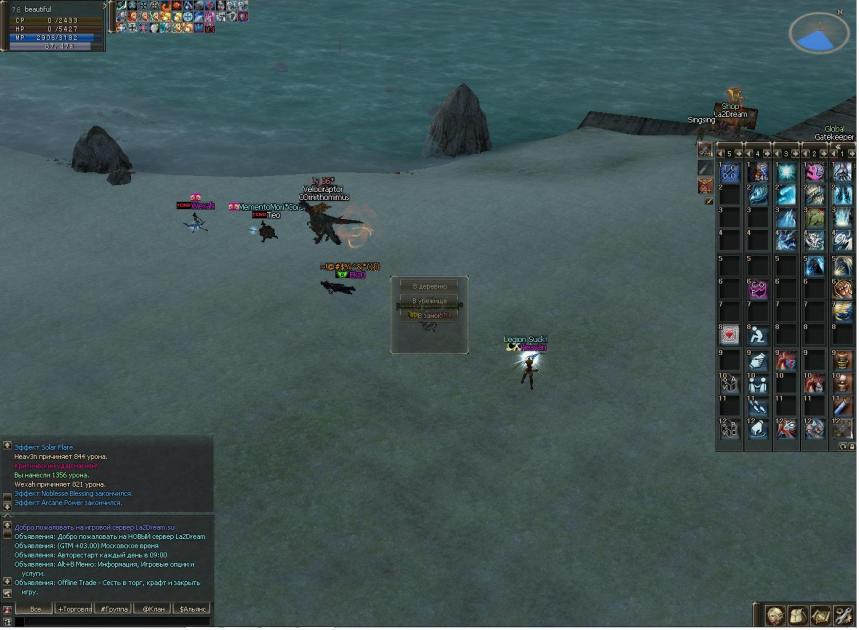This screenshot has width=859, height=630.
Task: Open the '+Торговля' trade chat tab
Action: 74,609
